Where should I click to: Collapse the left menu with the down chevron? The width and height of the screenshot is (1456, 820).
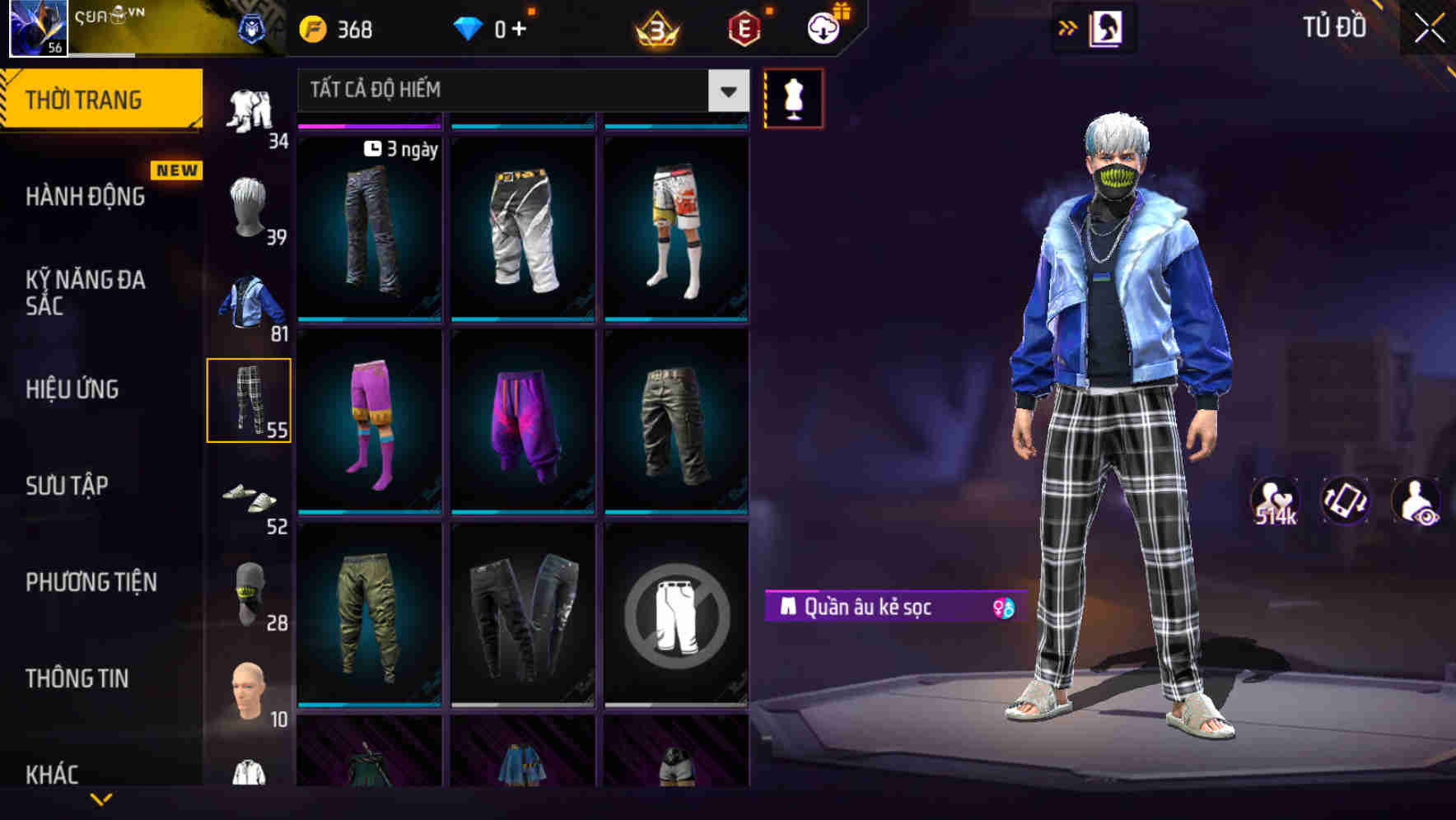[x=103, y=797]
